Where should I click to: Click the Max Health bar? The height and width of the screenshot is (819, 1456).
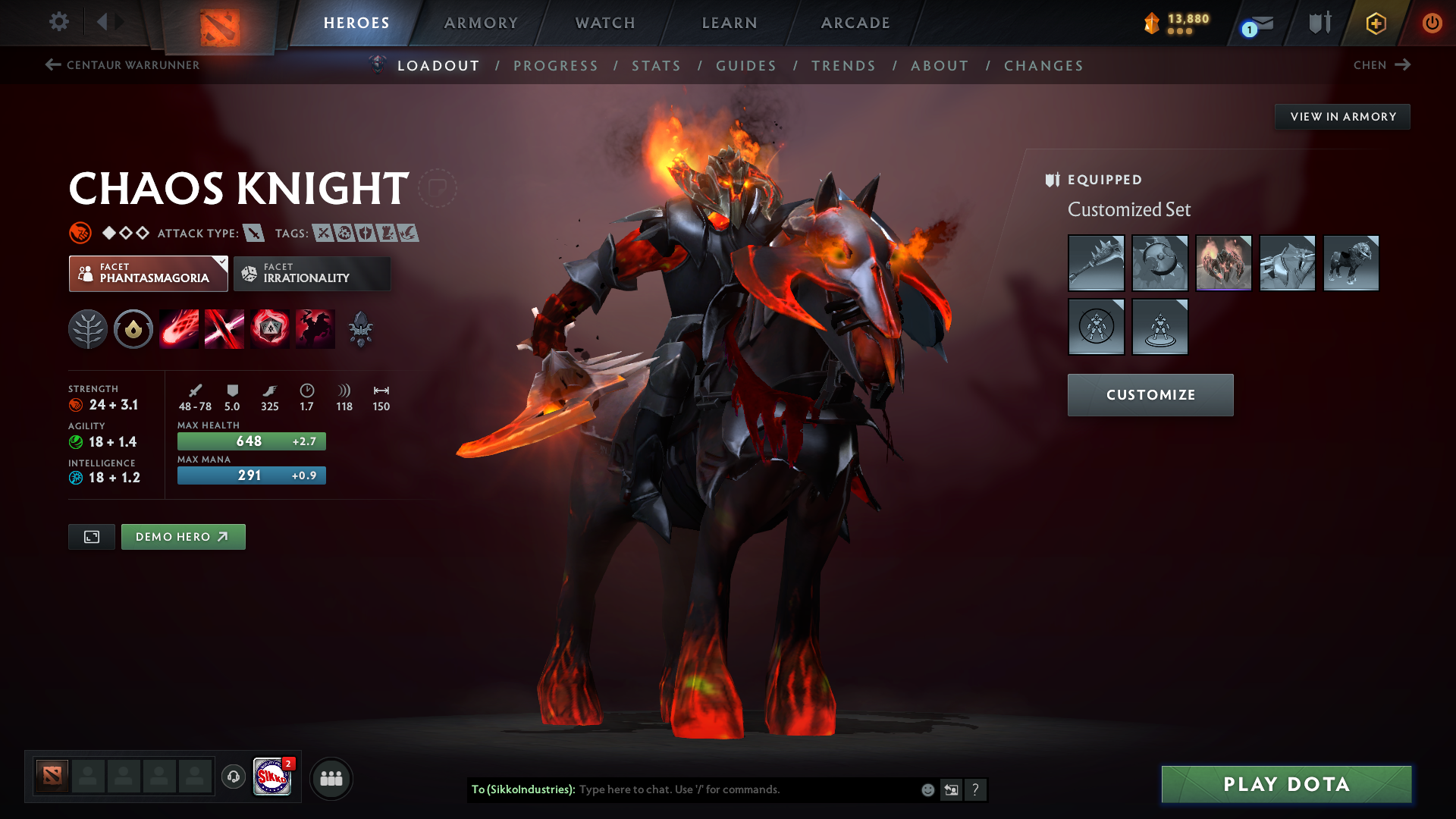tap(251, 441)
